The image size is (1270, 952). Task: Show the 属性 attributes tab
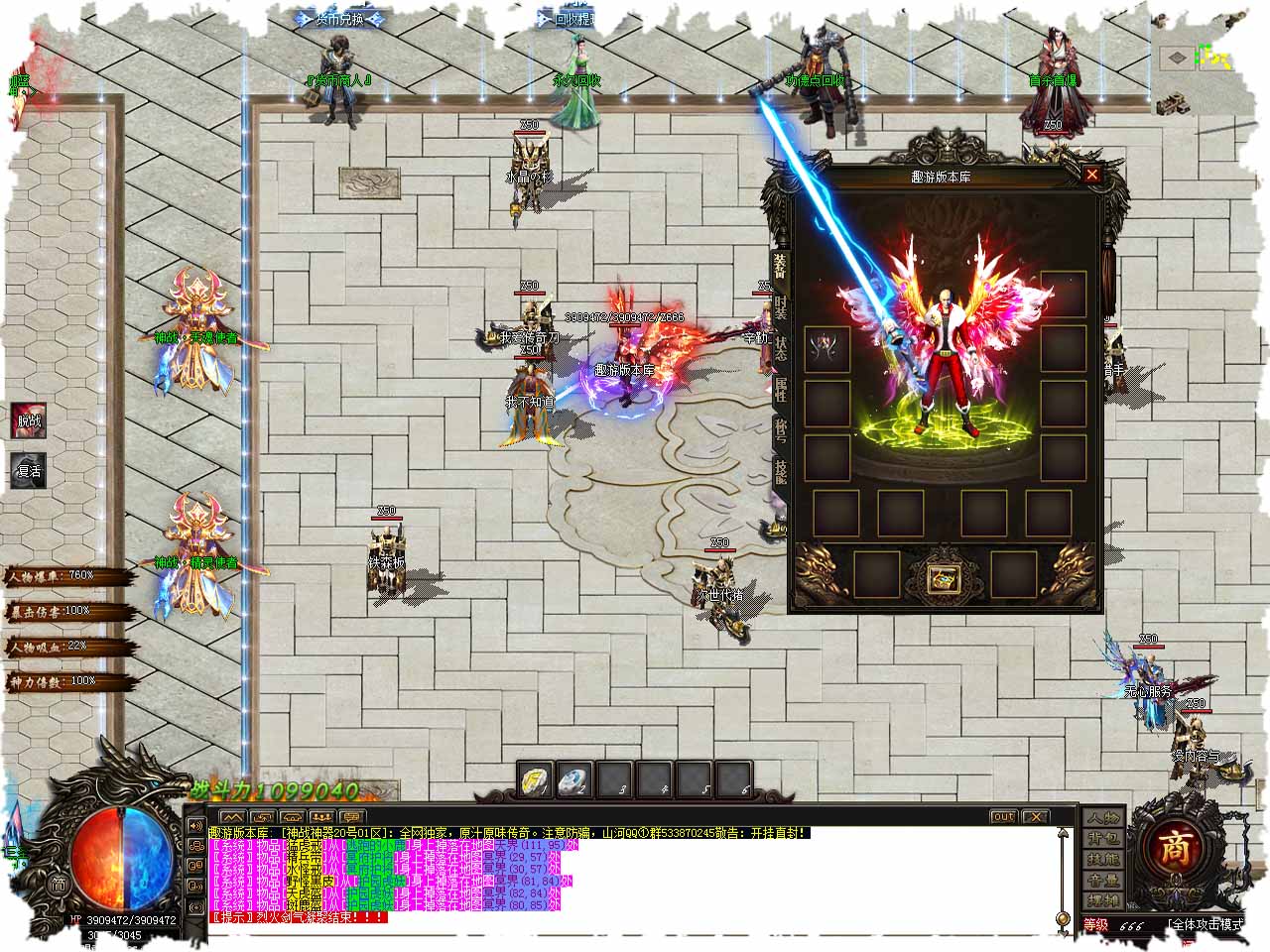pos(781,392)
